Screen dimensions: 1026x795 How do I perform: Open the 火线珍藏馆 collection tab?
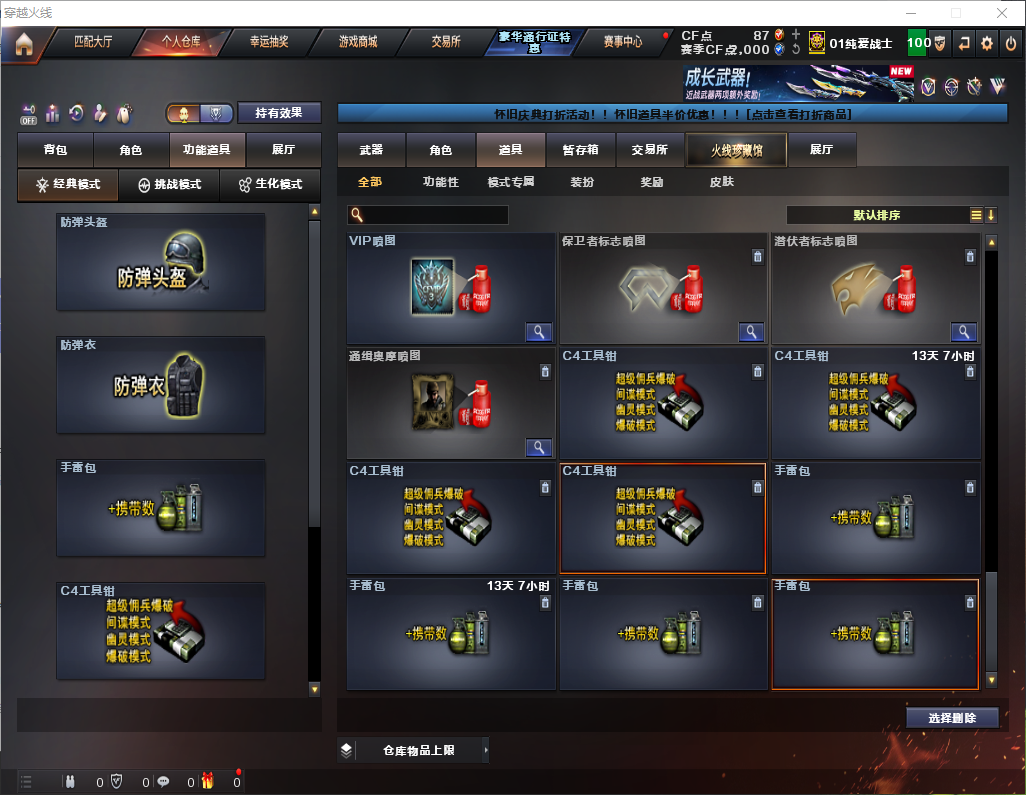[x=736, y=150]
